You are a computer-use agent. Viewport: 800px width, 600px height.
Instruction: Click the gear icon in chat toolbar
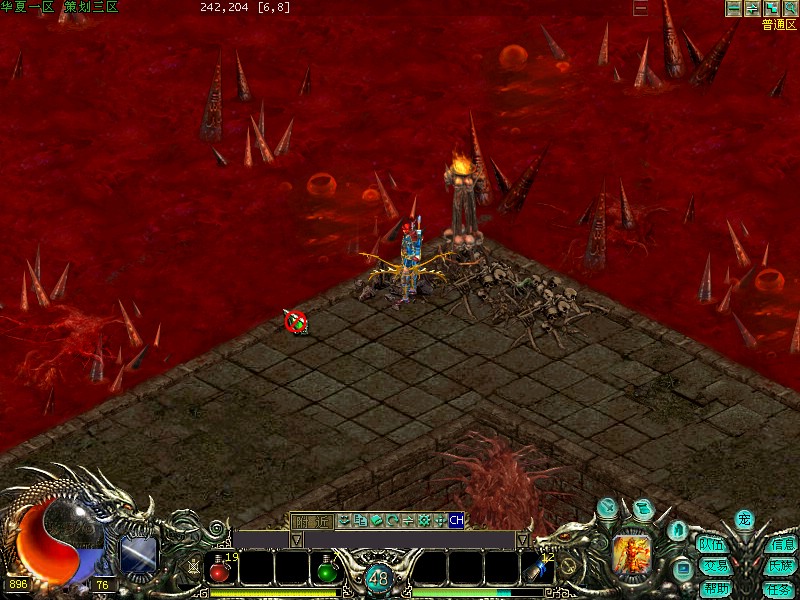coord(423,520)
